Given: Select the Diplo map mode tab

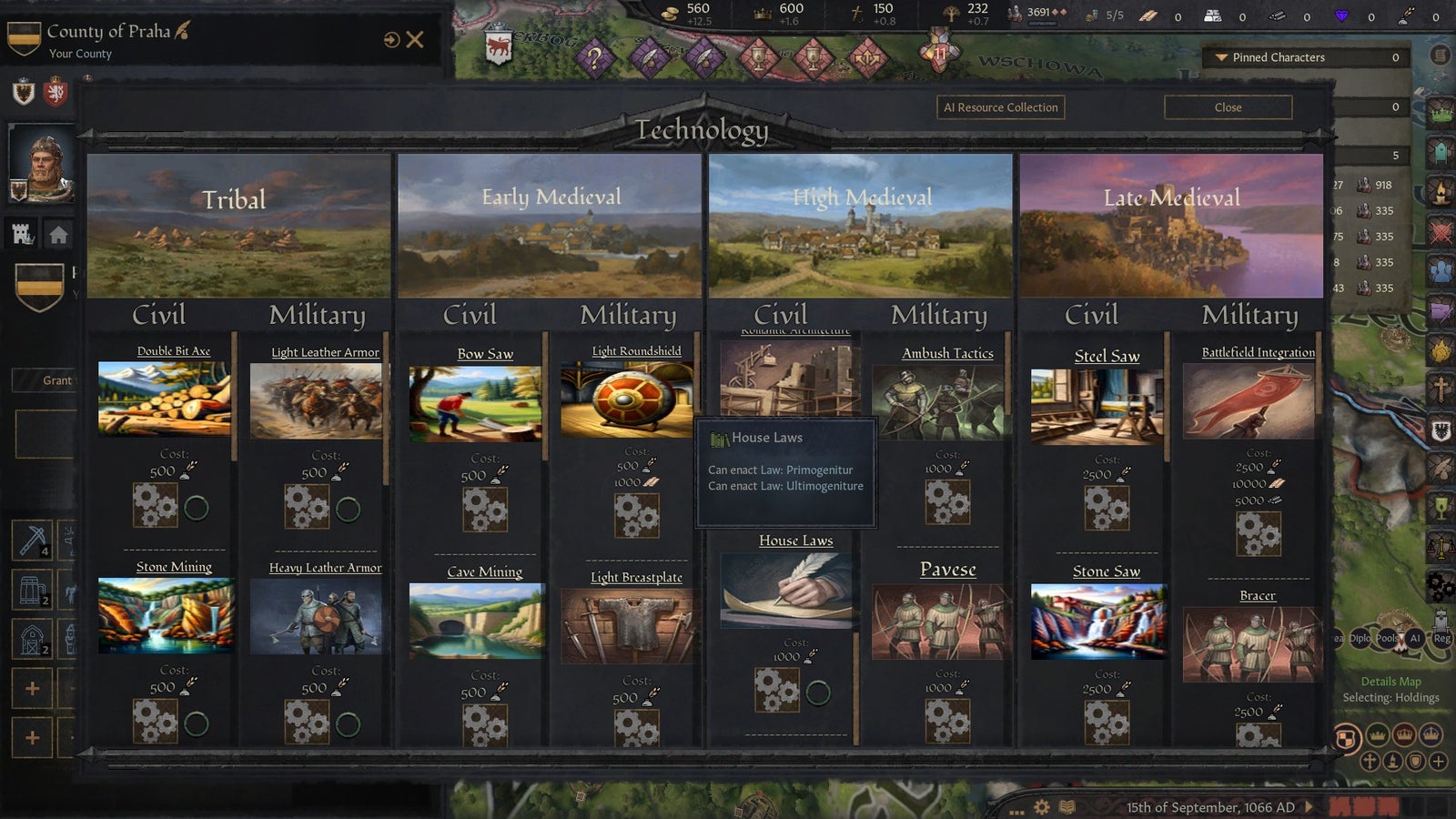Looking at the screenshot, I should pyautogui.click(x=1360, y=638).
